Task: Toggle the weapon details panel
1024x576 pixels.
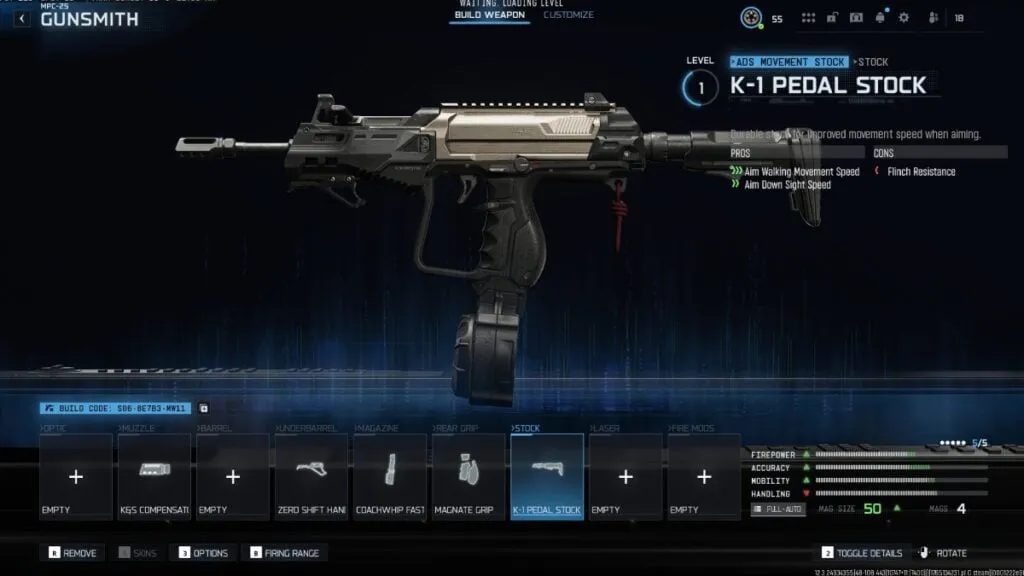Action: 862,553
